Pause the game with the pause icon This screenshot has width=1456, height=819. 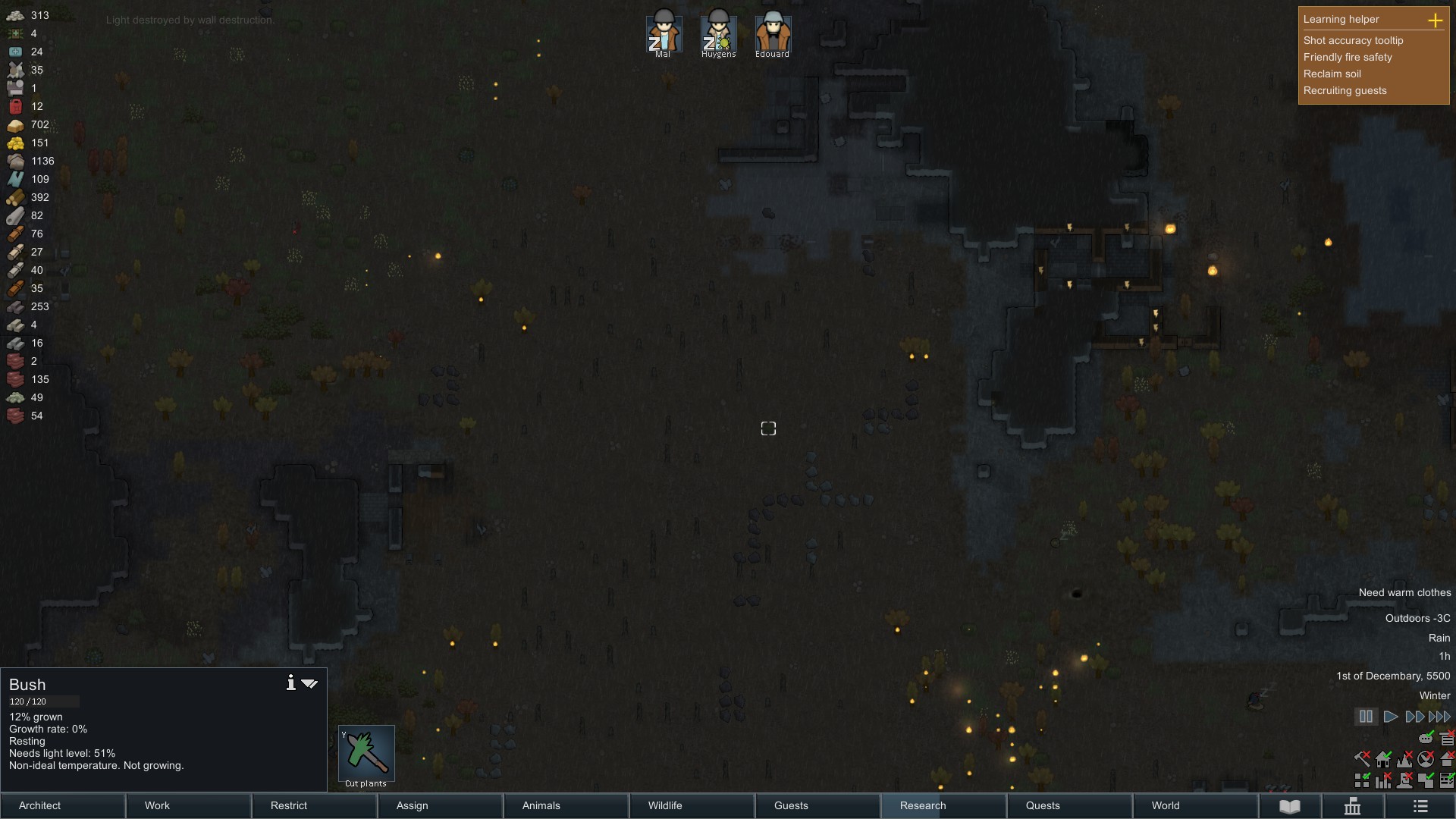pos(1367,716)
